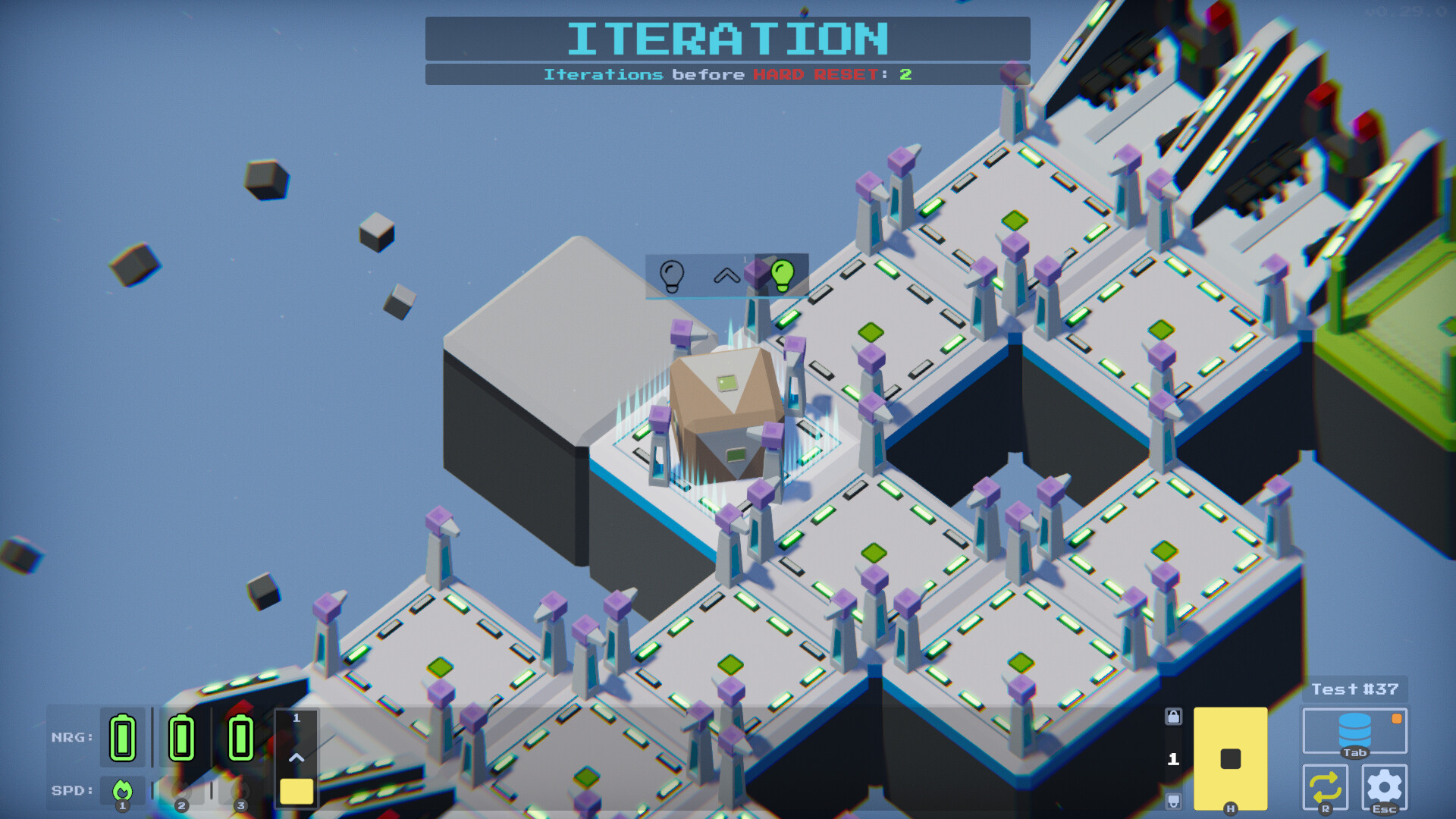
Task: Click the third battery icon in the NRG bar
Action: [x=240, y=736]
